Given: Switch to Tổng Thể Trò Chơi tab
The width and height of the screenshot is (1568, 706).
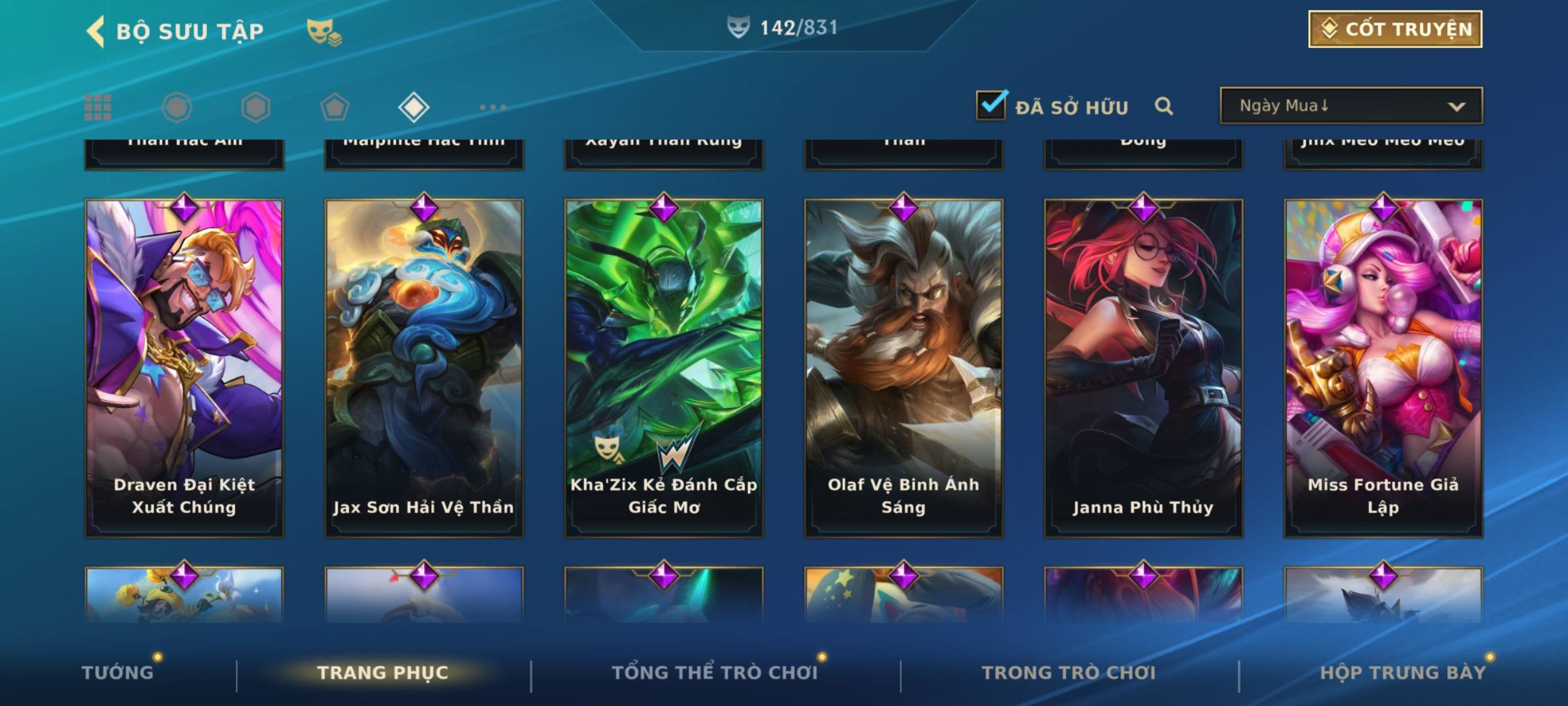Looking at the screenshot, I should click(715, 673).
